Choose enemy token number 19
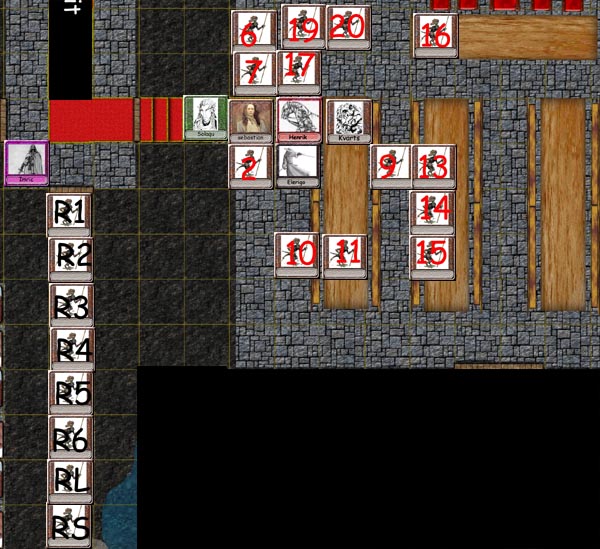 tap(301, 27)
